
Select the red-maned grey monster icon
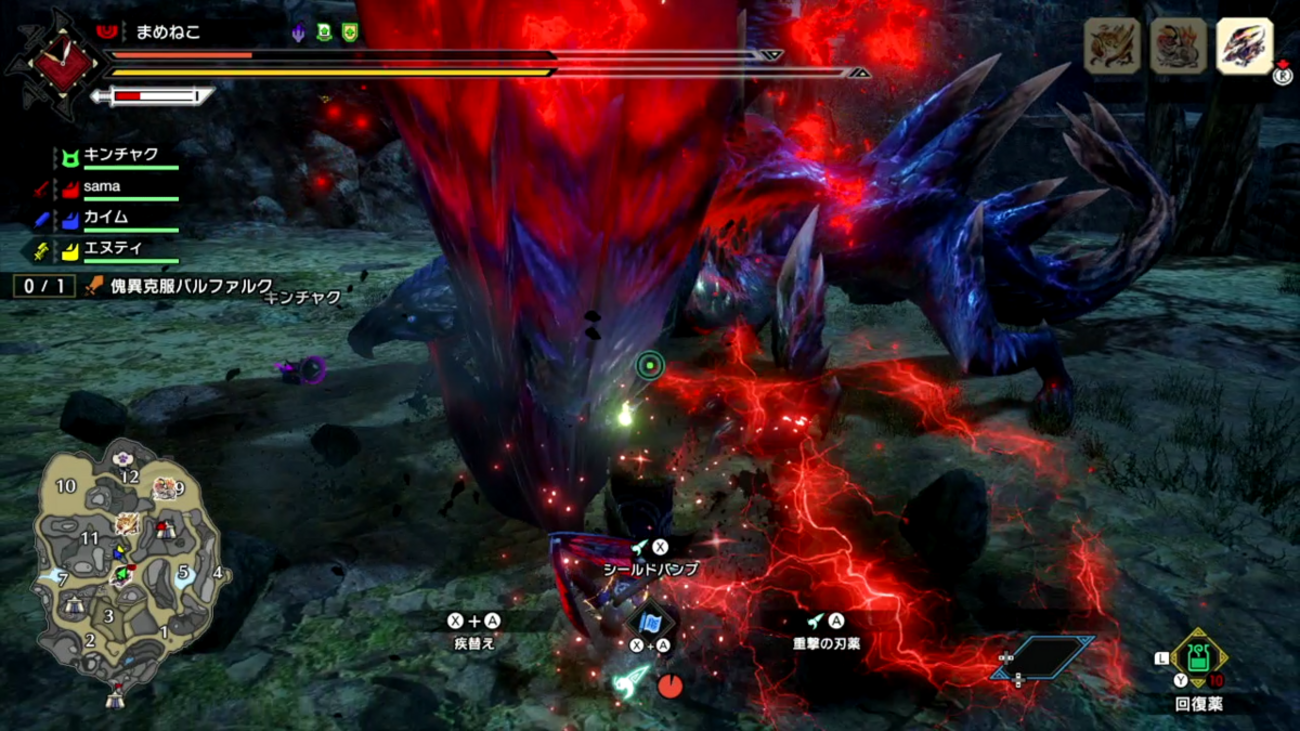pyautogui.click(x=1178, y=46)
